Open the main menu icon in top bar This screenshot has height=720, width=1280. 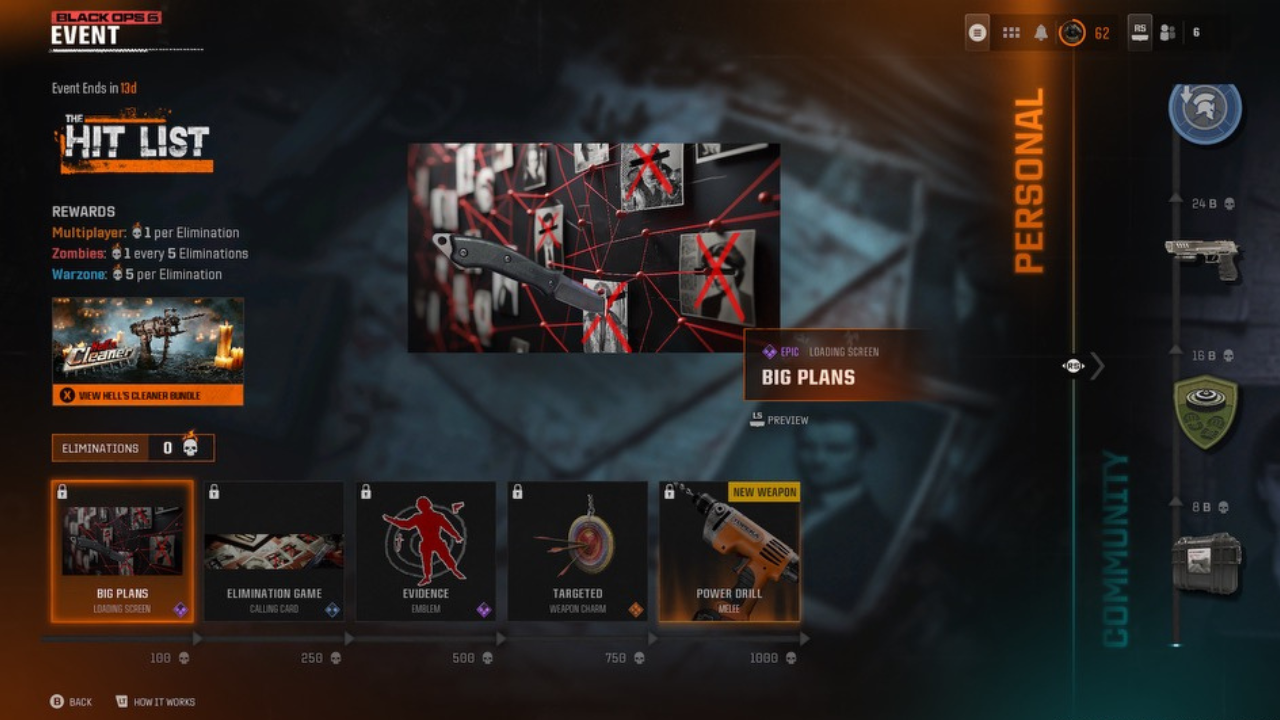pyautogui.click(x=978, y=33)
